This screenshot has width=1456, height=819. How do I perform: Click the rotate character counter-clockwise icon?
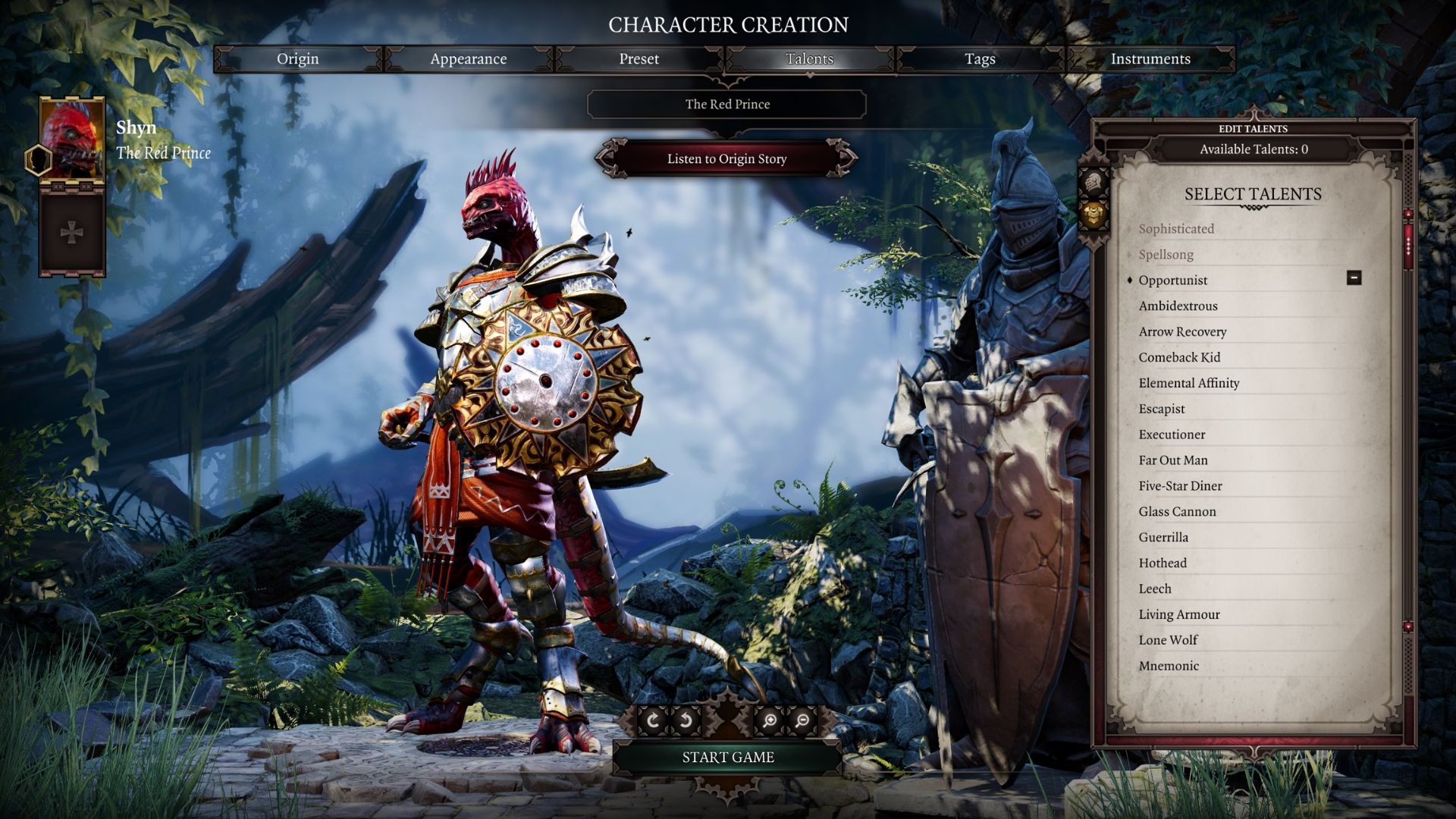pyautogui.click(x=687, y=719)
